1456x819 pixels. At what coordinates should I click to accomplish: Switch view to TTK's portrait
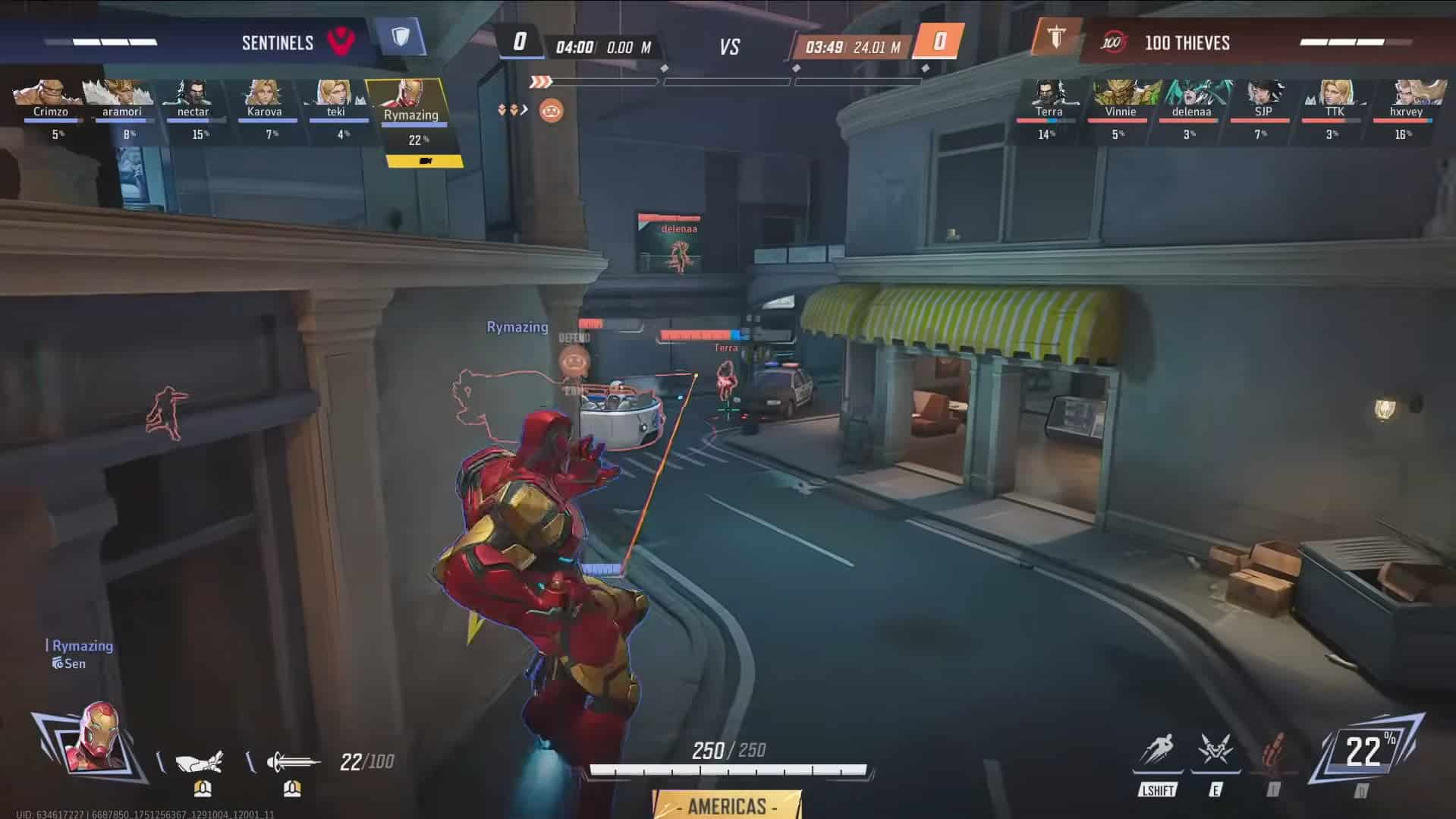pyautogui.click(x=1334, y=93)
